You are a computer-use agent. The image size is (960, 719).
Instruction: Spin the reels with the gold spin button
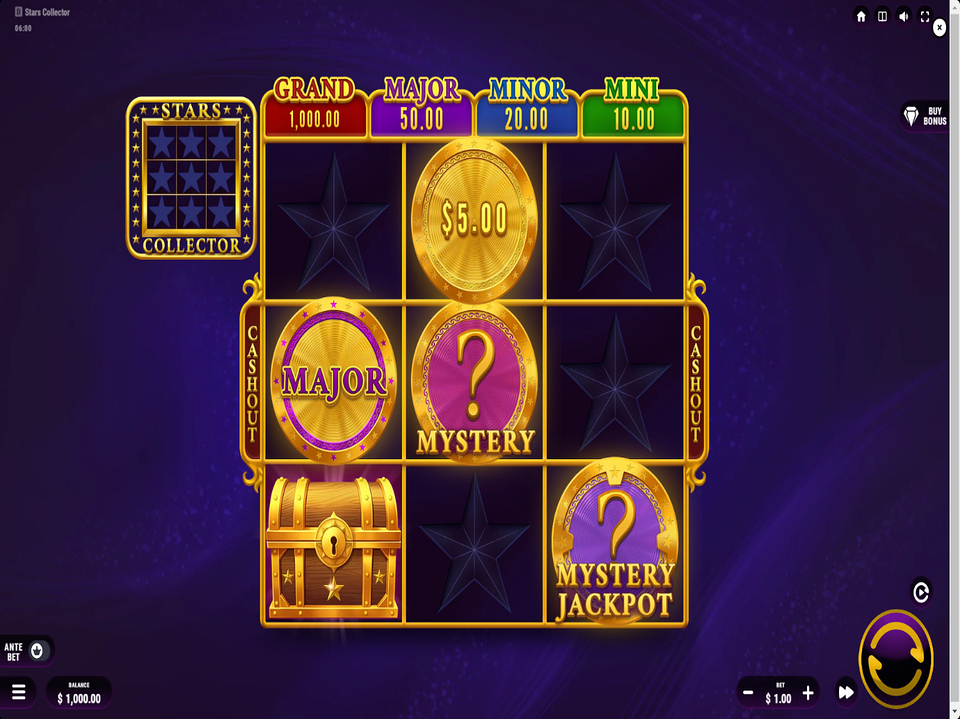895,658
